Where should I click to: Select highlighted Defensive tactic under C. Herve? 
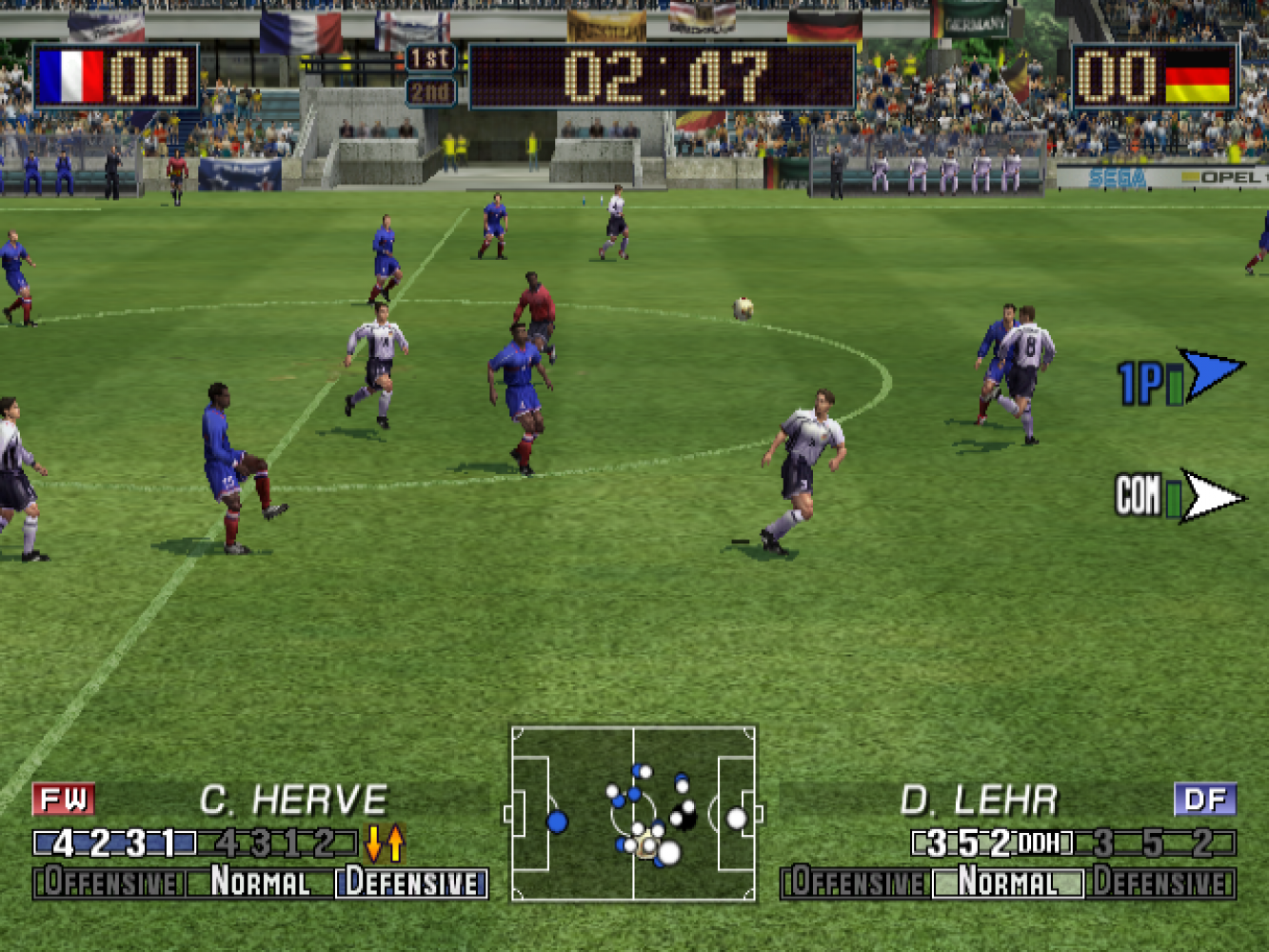[411, 883]
